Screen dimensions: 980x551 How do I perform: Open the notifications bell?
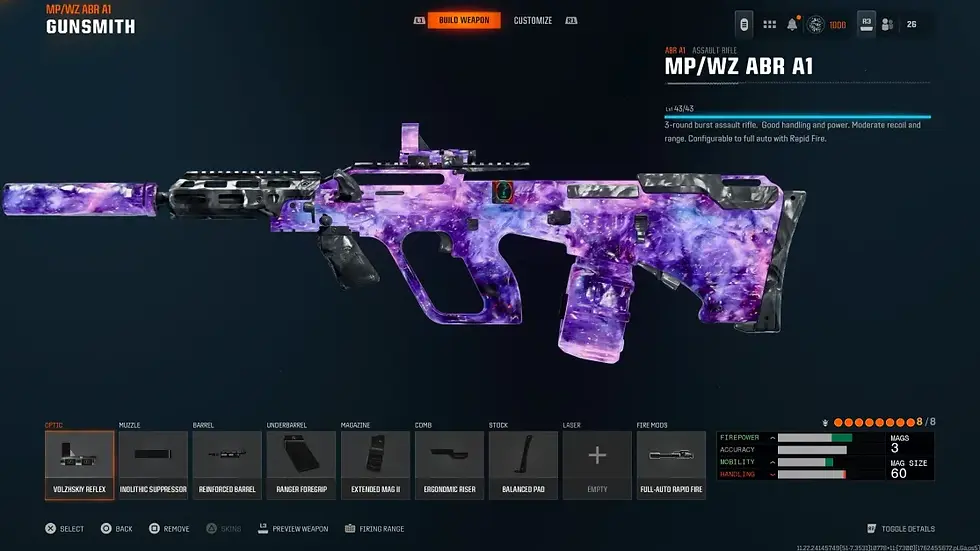click(x=793, y=24)
